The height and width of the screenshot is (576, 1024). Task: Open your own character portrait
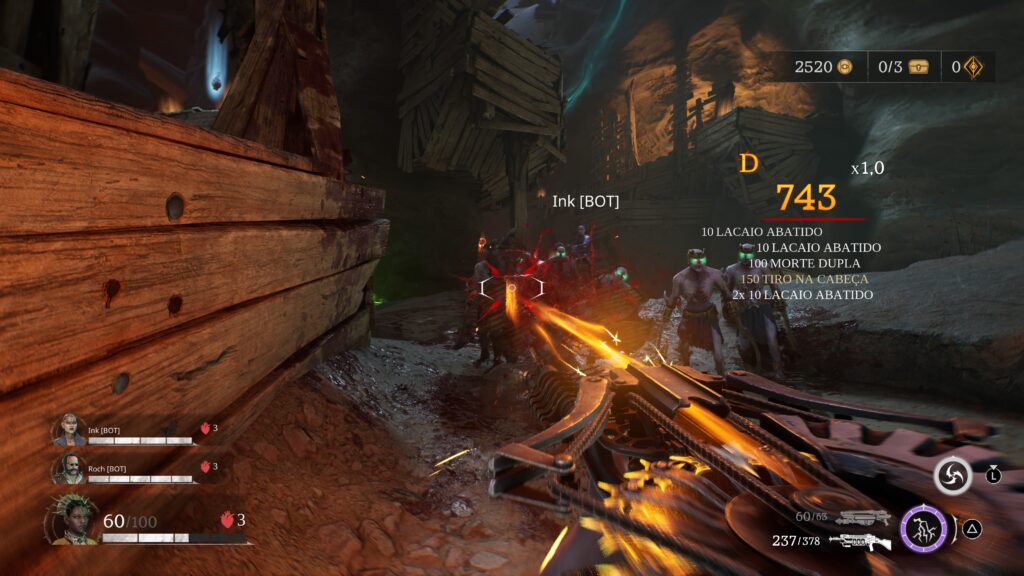pyautogui.click(x=71, y=521)
